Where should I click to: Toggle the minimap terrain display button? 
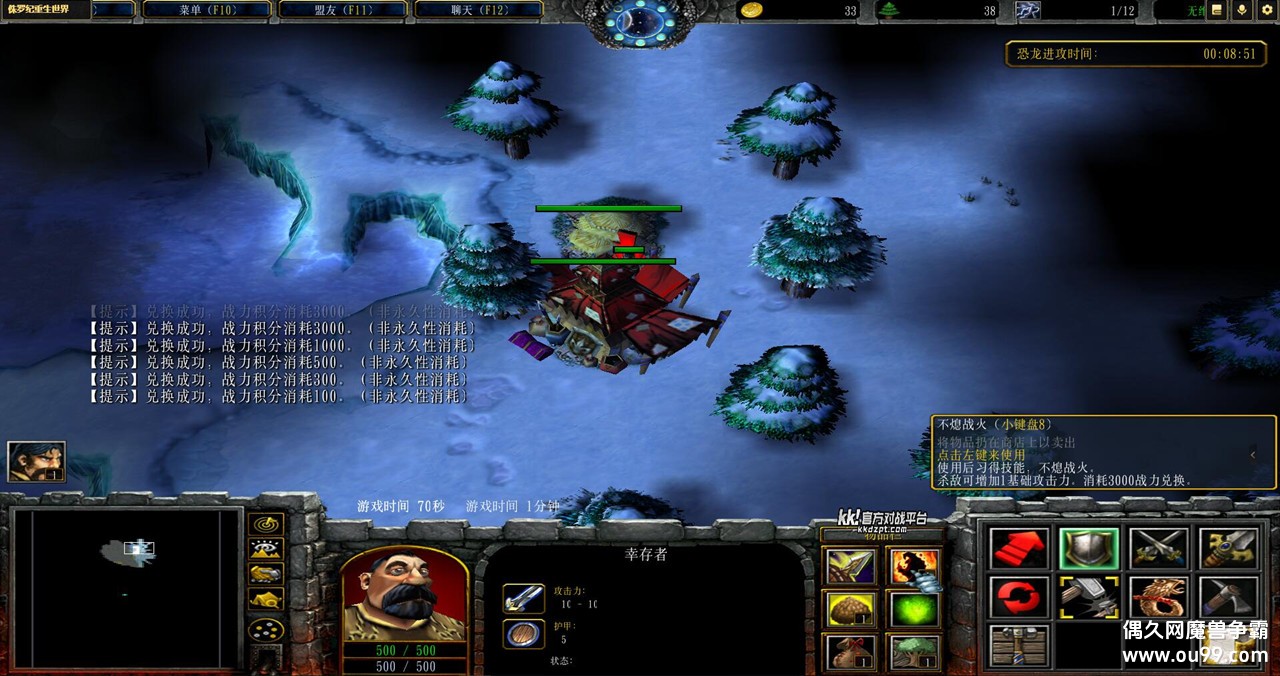(266, 549)
